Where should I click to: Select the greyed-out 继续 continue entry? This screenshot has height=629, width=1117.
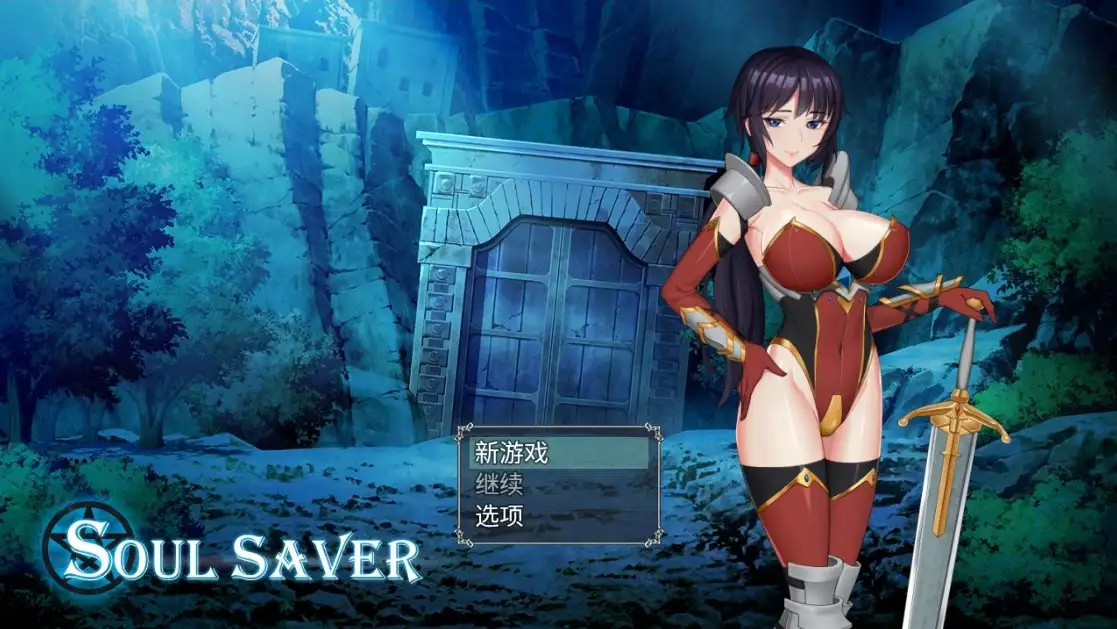click(x=499, y=485)
